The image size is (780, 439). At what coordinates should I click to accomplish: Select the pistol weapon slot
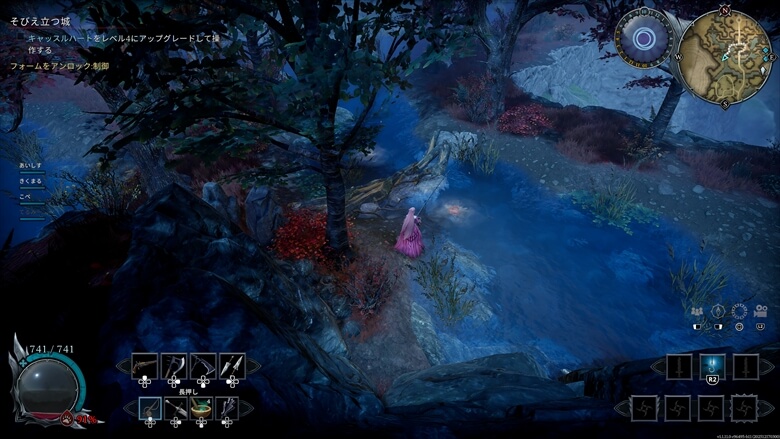pyautogui.click(x=146, y=366)
